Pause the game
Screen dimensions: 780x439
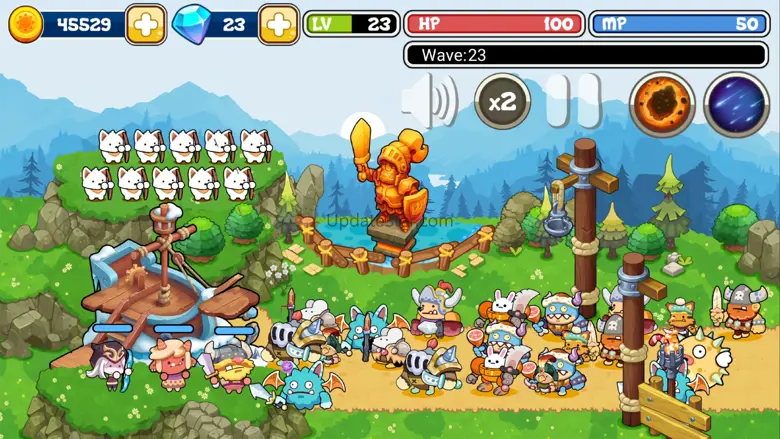[574, 101]
